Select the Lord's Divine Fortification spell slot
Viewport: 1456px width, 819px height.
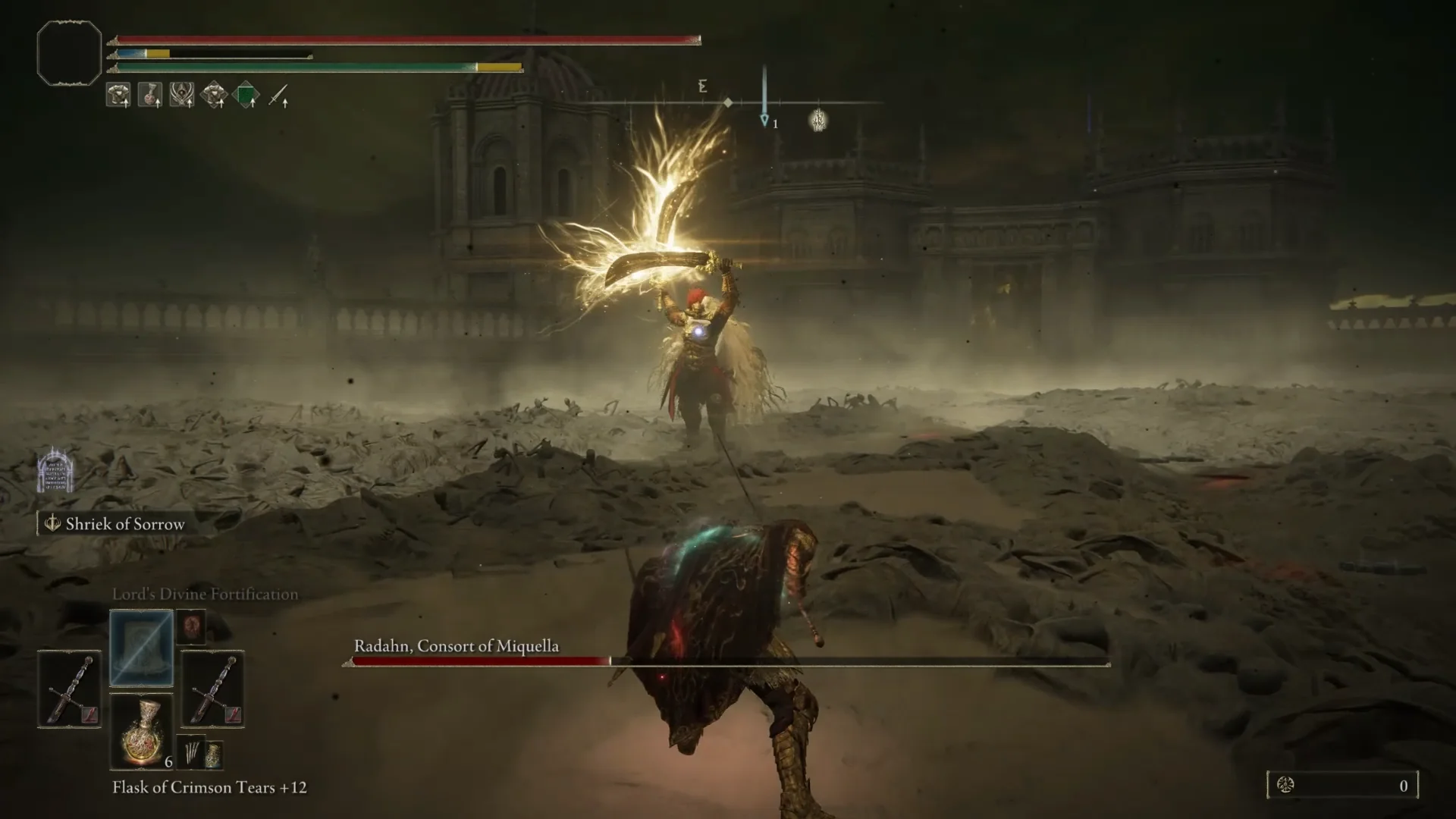pyautogui.click(x=142, y=648)
